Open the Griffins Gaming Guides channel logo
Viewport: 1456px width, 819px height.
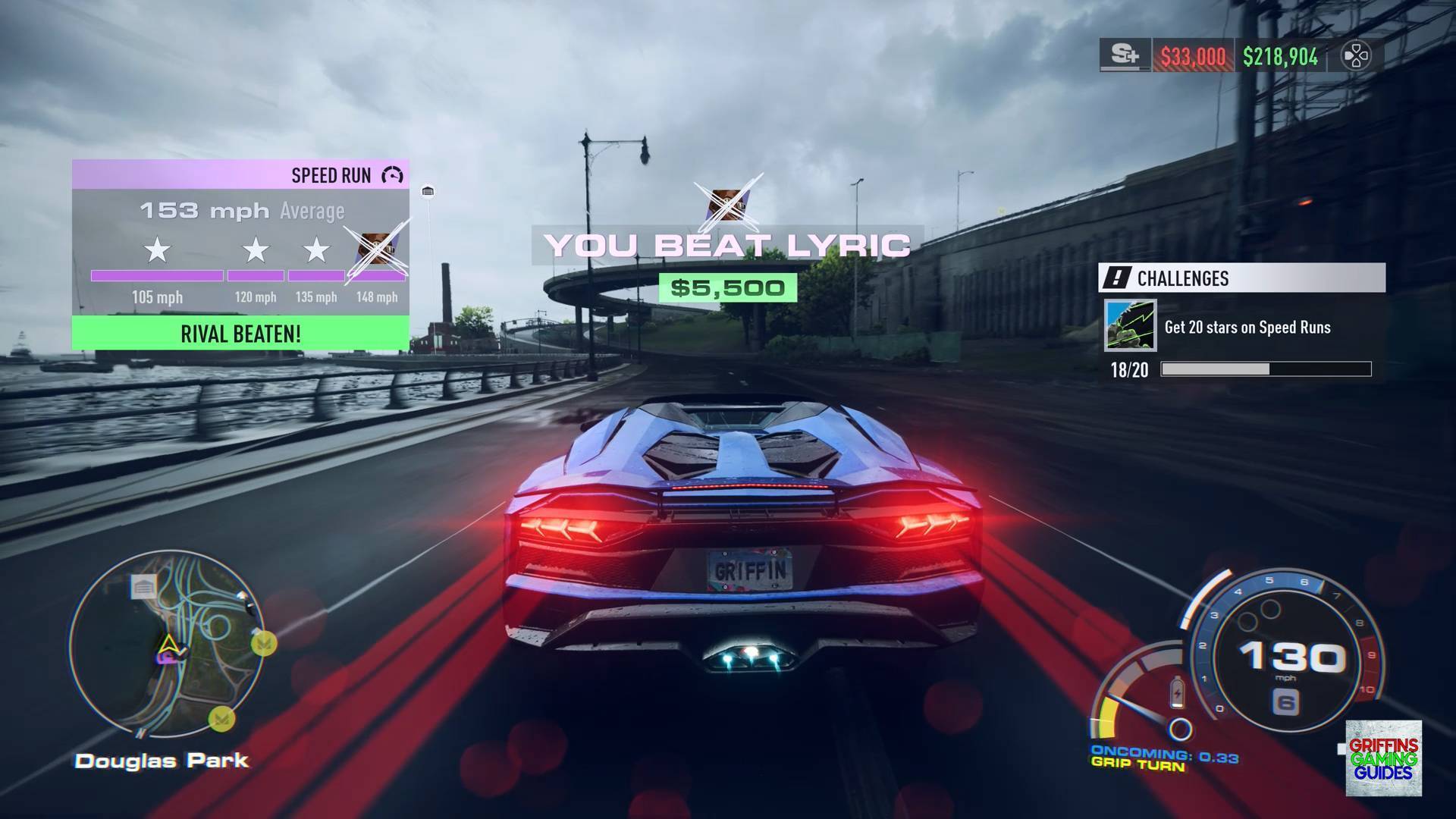(1383, 758)
